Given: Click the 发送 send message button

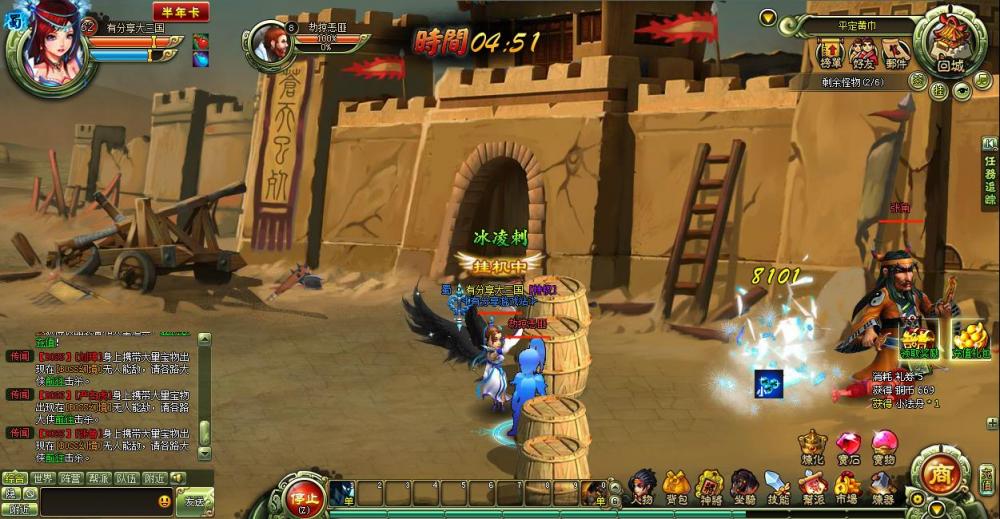Looking at the screenshot, I should 194,500.
